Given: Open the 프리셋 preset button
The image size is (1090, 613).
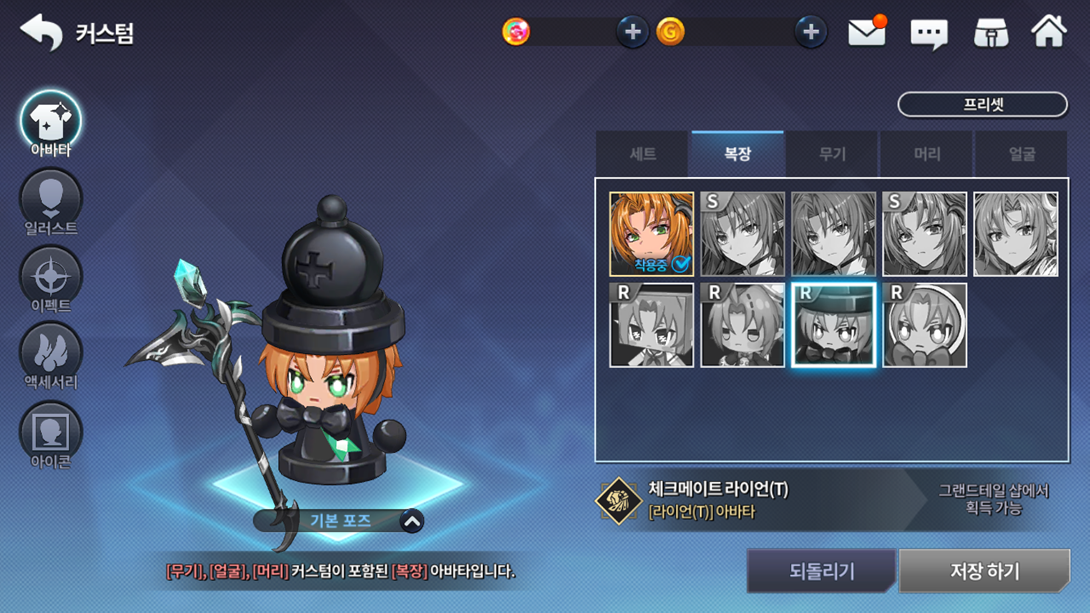Looking at the screenshot, I should (982, 104).
